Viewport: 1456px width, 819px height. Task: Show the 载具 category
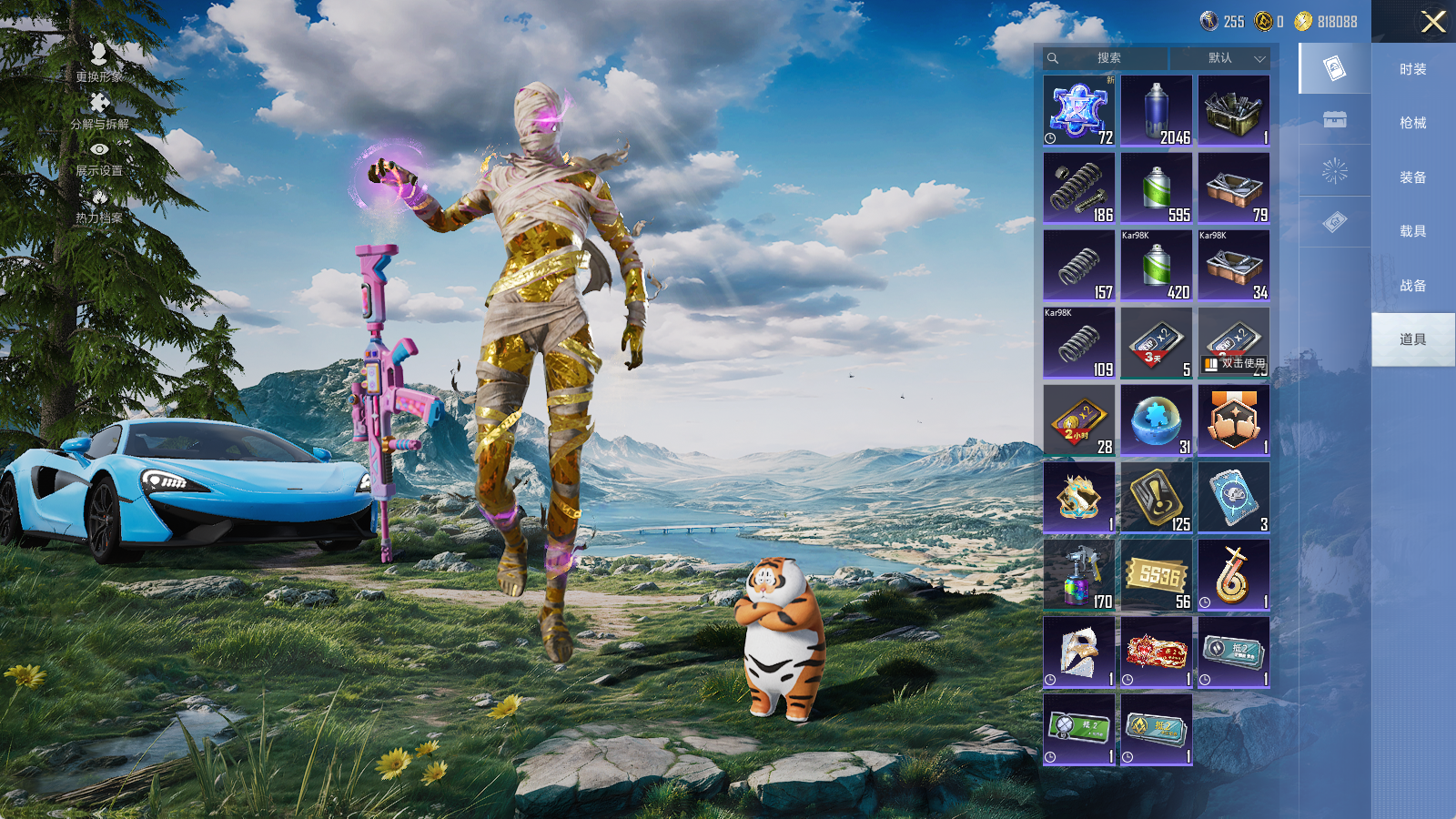1412,231
